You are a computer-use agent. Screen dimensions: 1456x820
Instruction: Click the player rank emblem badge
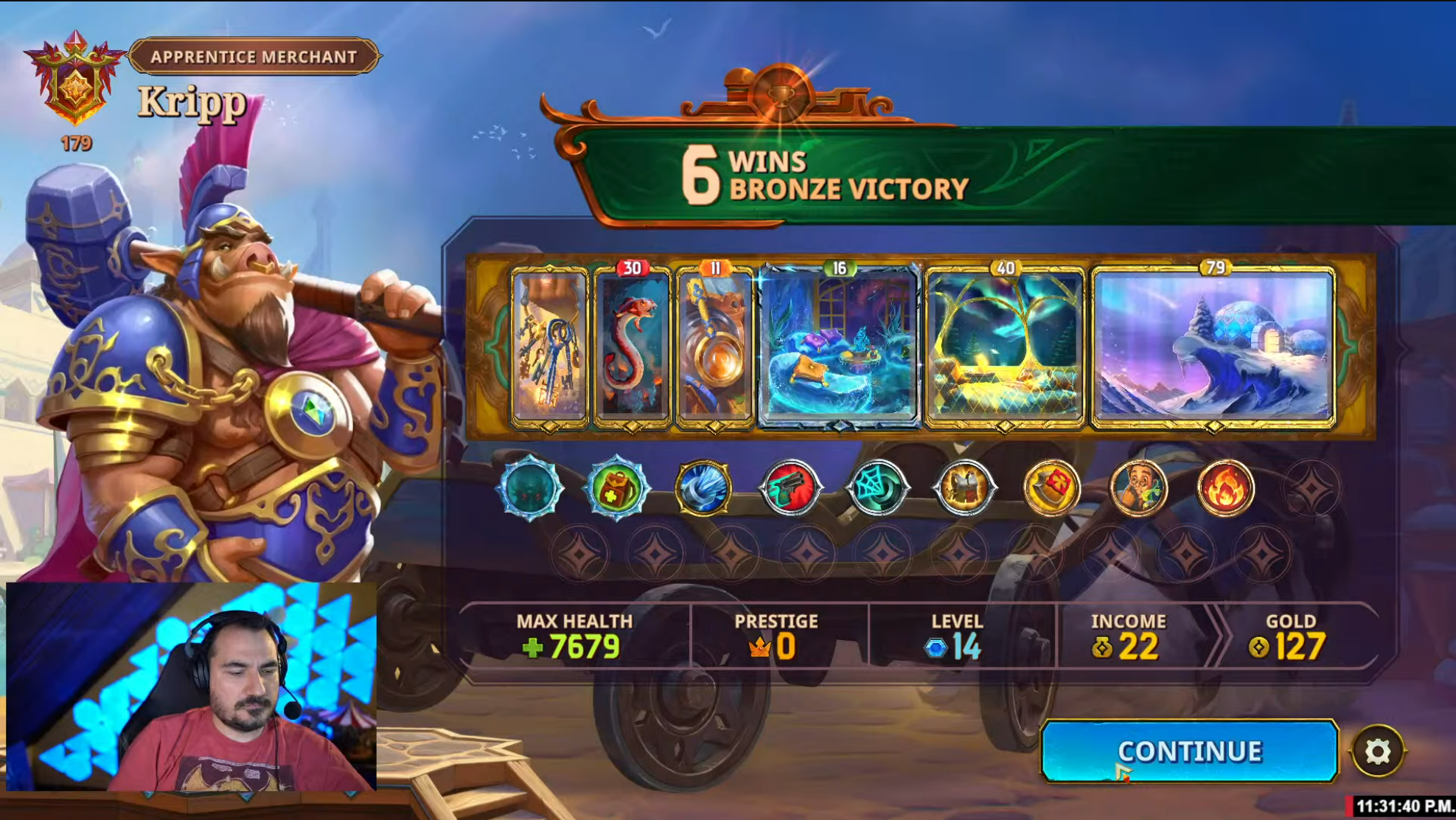point(75,81)
